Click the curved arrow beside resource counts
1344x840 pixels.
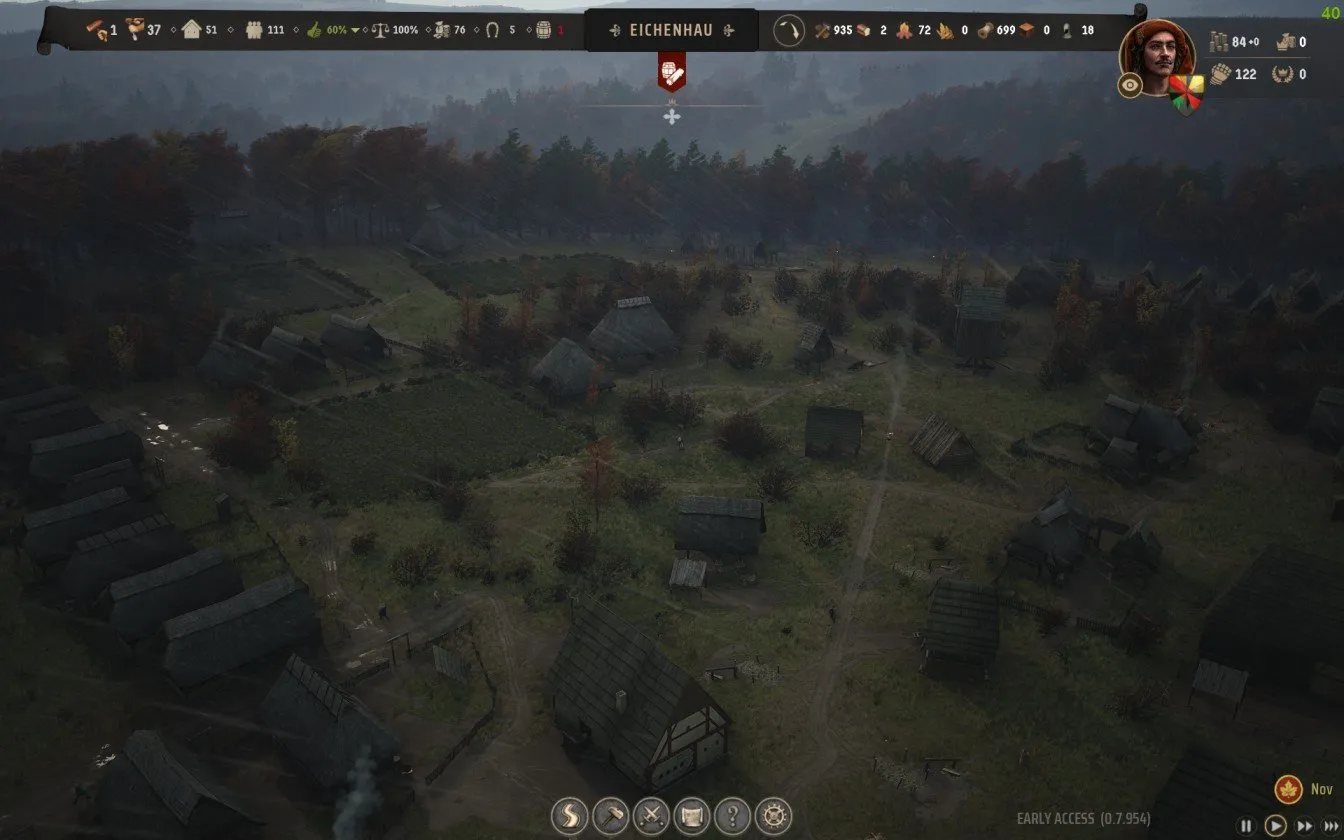click(789, 30)
